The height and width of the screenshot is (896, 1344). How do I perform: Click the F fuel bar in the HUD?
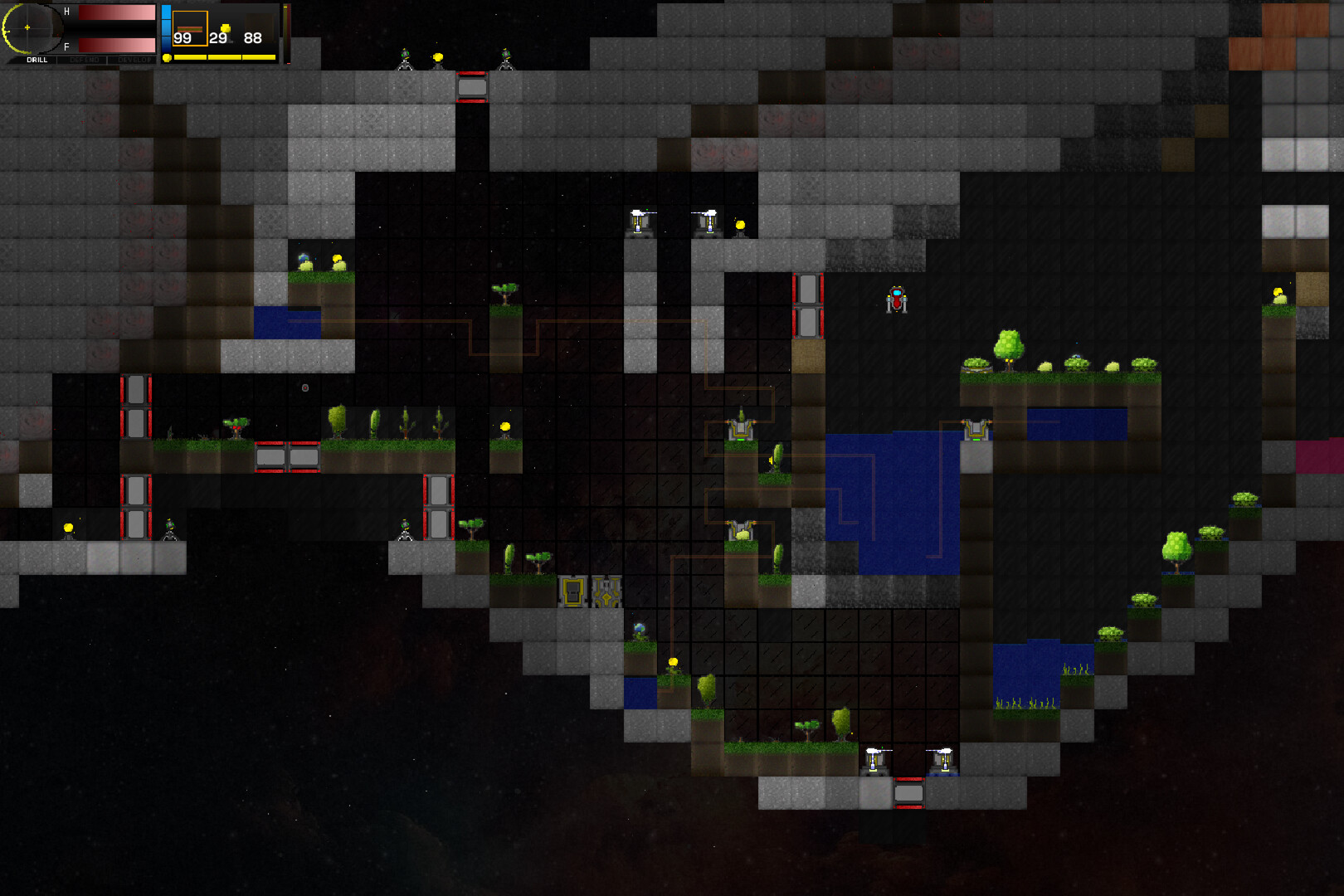pos(116,44)
